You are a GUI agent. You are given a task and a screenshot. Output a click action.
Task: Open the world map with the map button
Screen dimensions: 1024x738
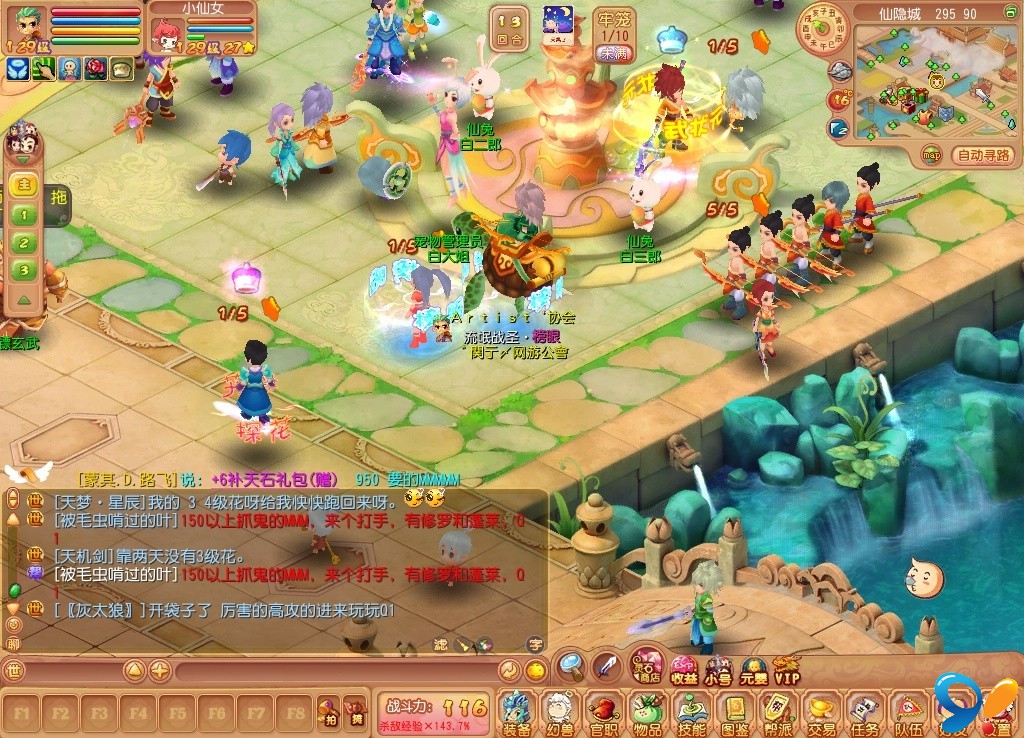point(932,155)
